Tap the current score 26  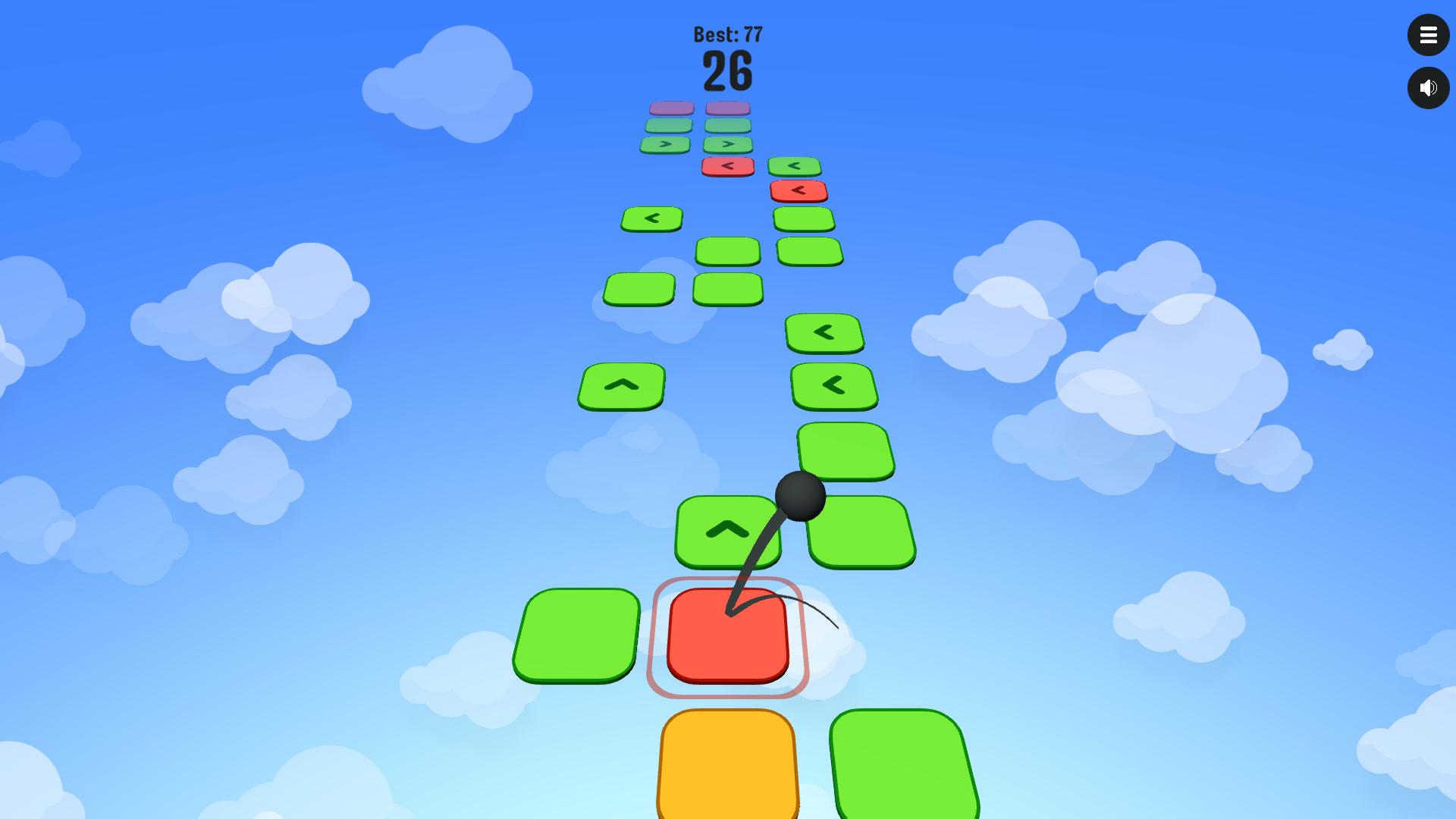[x=726, y=70]
